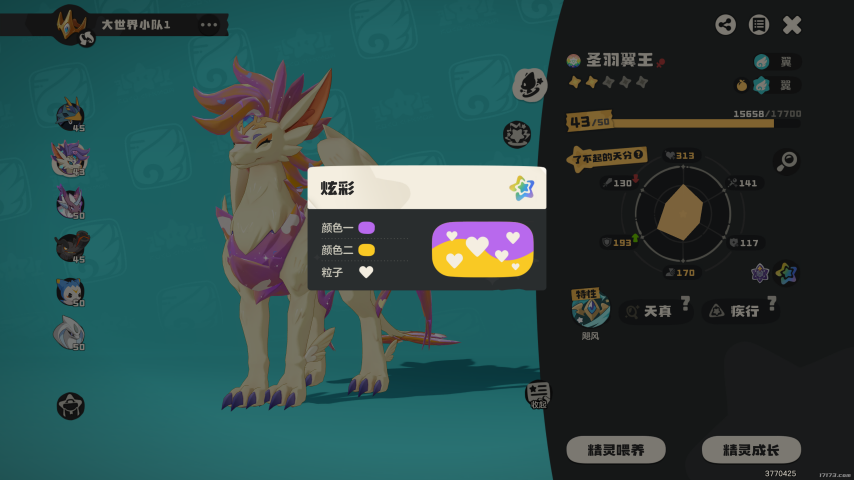Close the spirit details screen
The height and width of the screenshot is (480, 854).
pos(792,25)
